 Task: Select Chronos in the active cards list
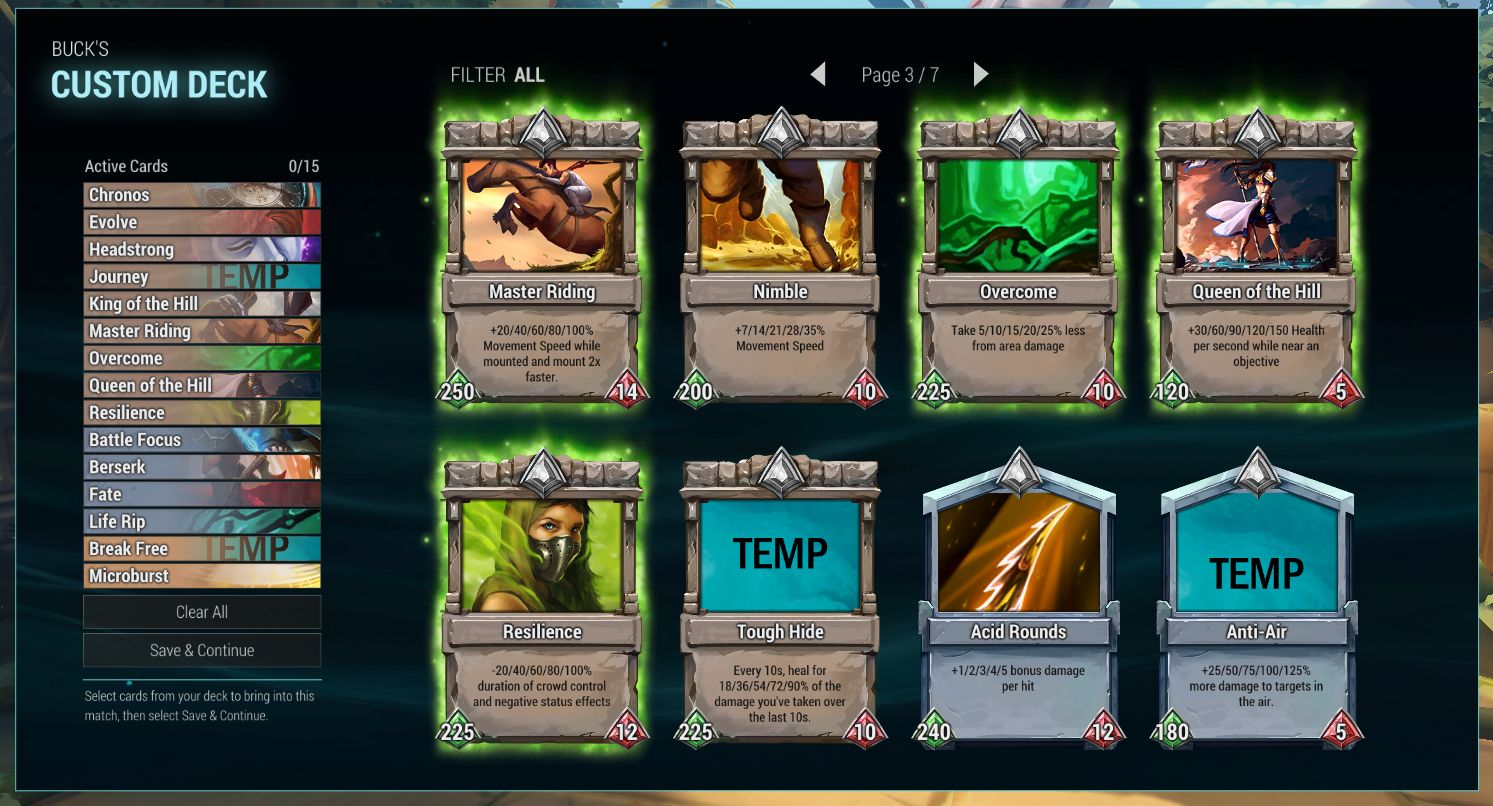[202, 195]
